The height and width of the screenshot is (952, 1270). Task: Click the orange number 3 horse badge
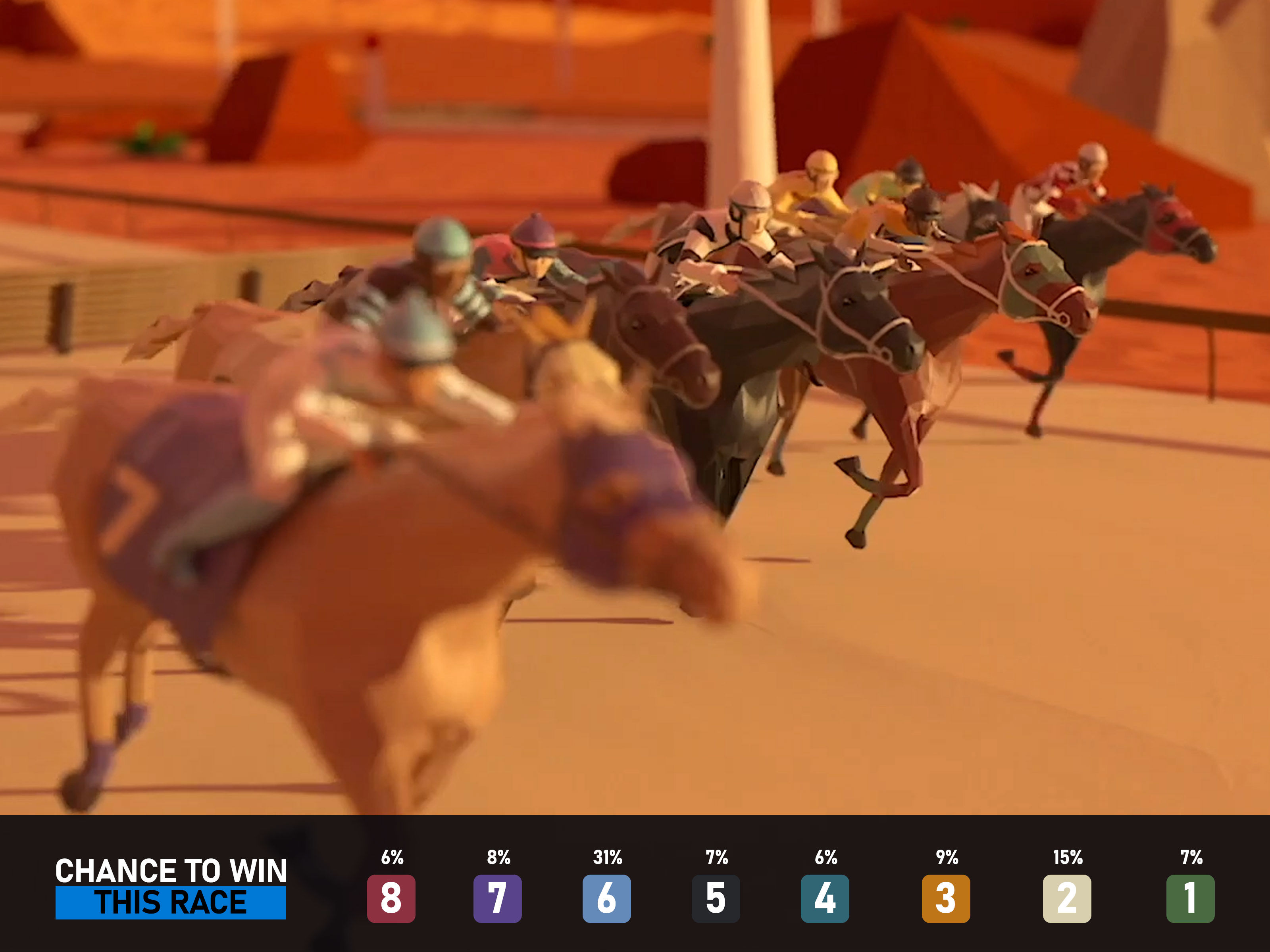[x=946, y=898]
